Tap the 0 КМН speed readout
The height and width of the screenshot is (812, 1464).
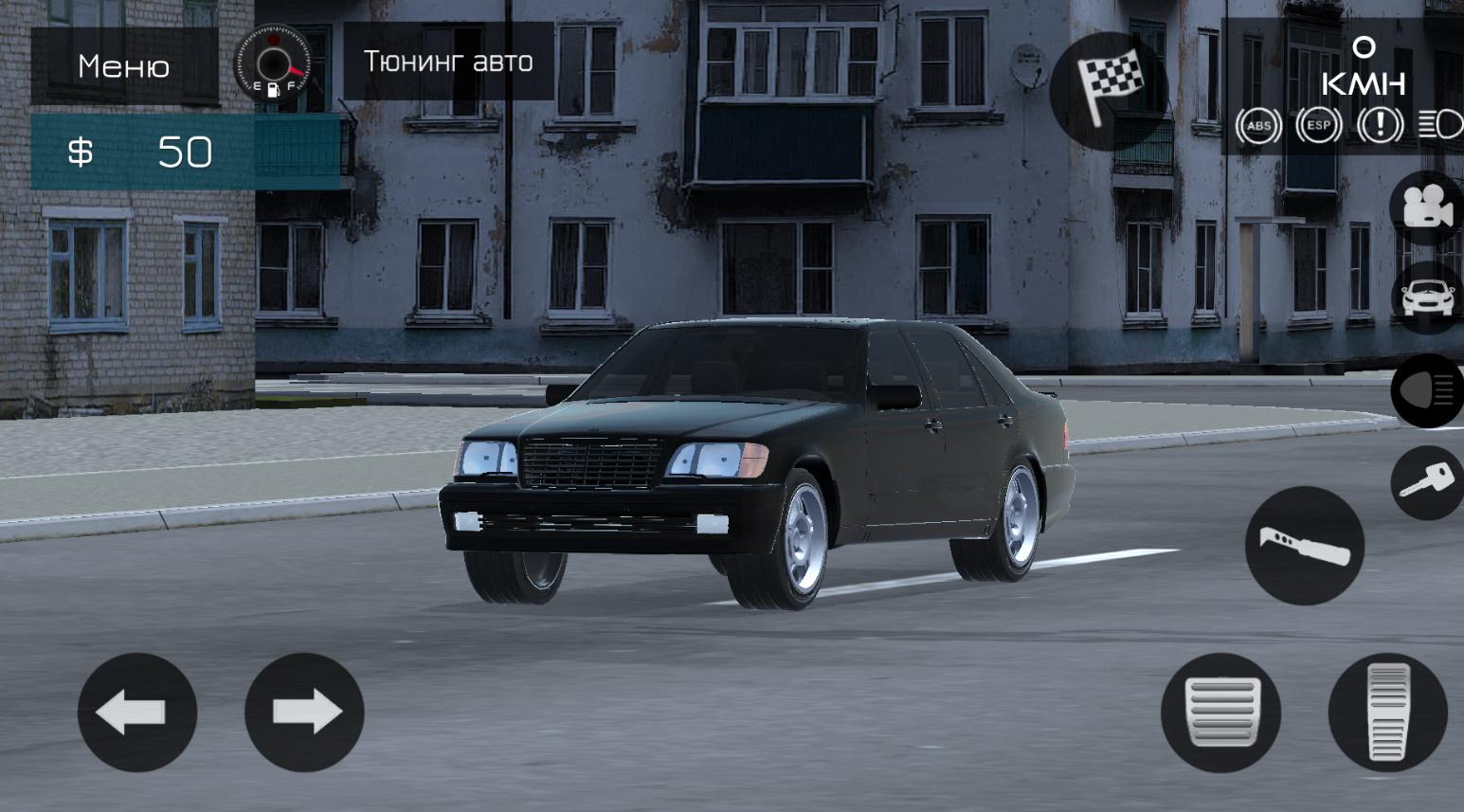pyautogui.click(x=1364, y=66)
